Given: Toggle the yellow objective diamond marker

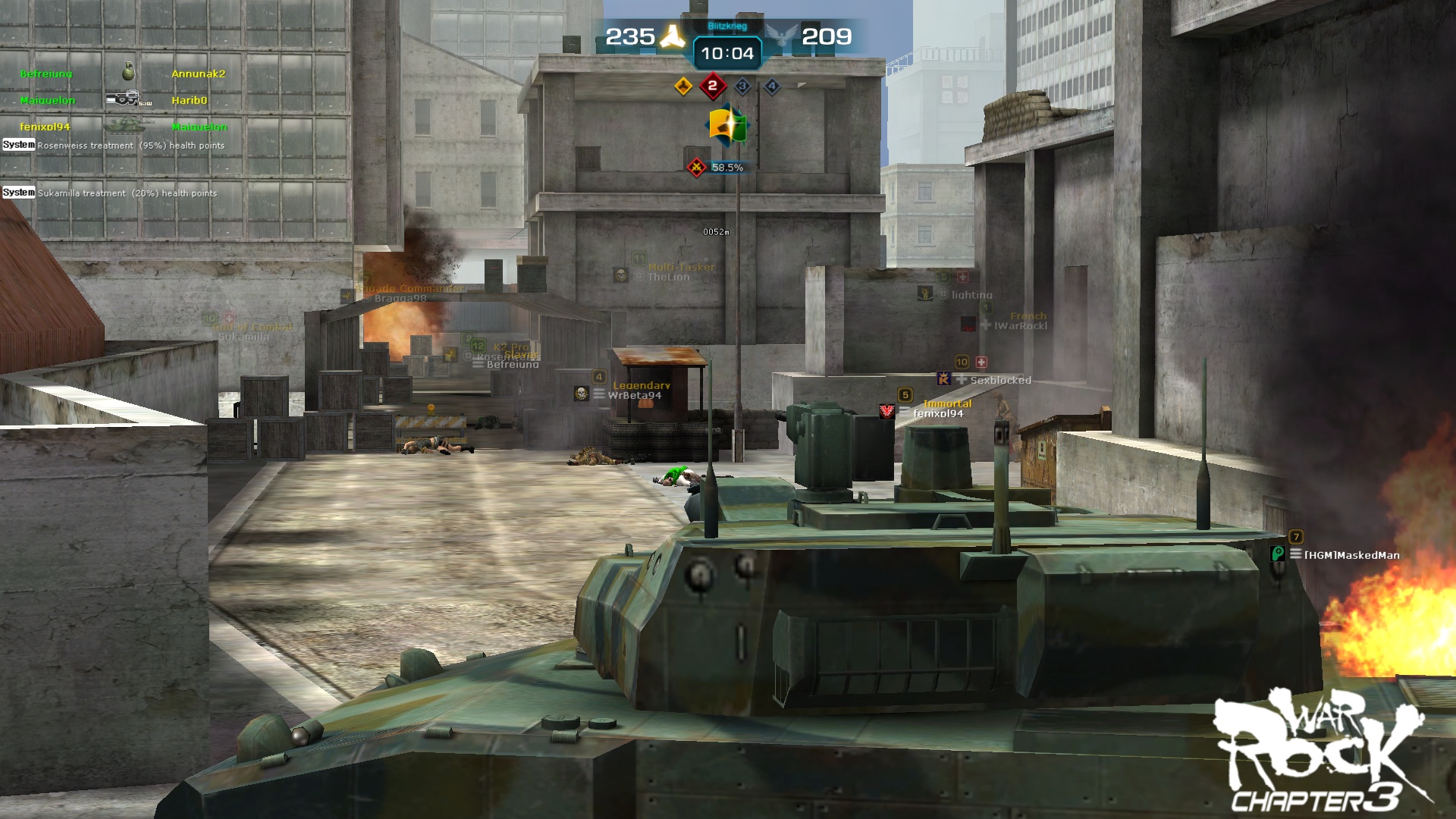Looking at the screenshot, I should tap(682, 86).
